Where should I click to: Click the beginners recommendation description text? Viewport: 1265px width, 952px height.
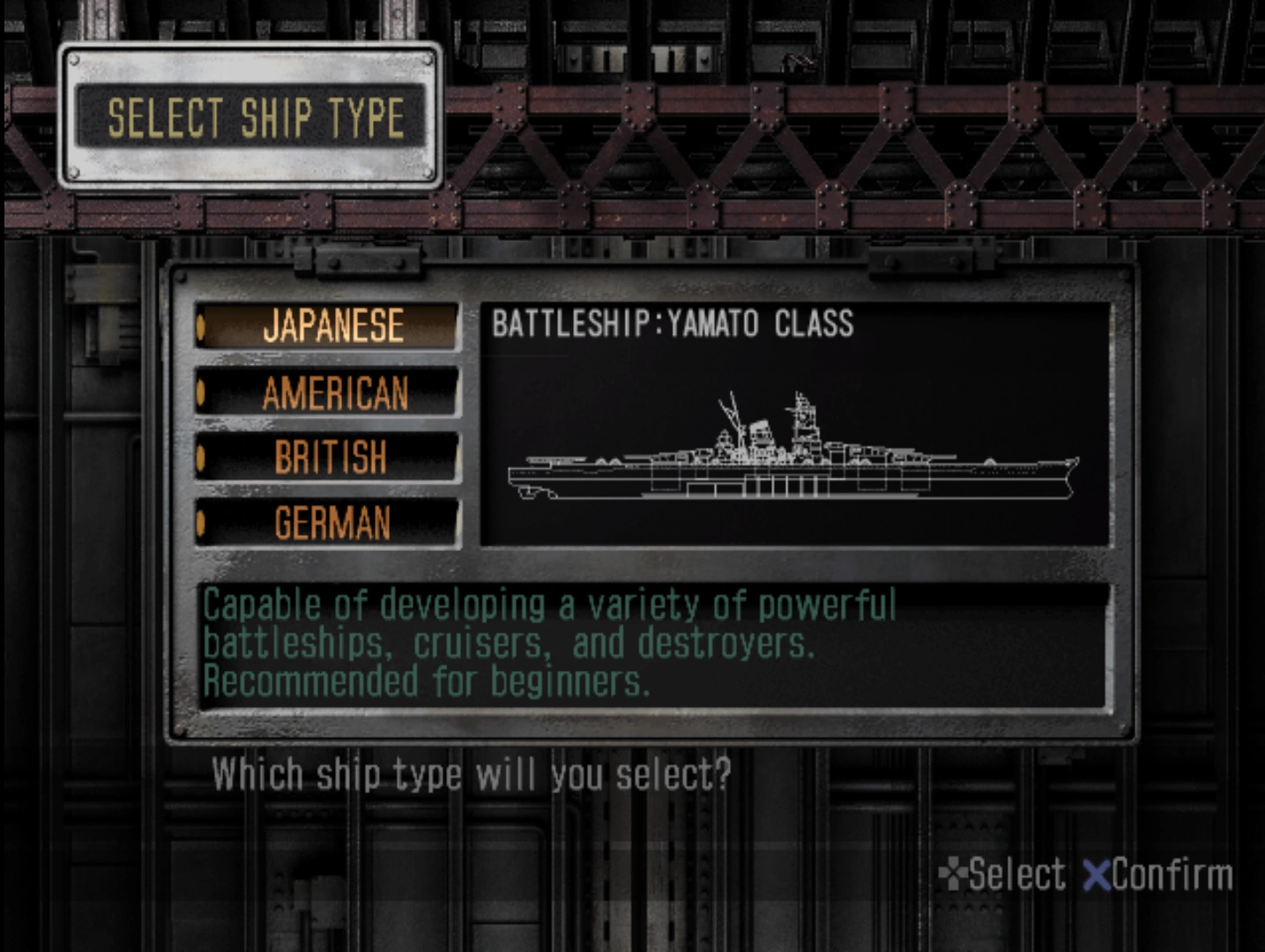point(426,681)
